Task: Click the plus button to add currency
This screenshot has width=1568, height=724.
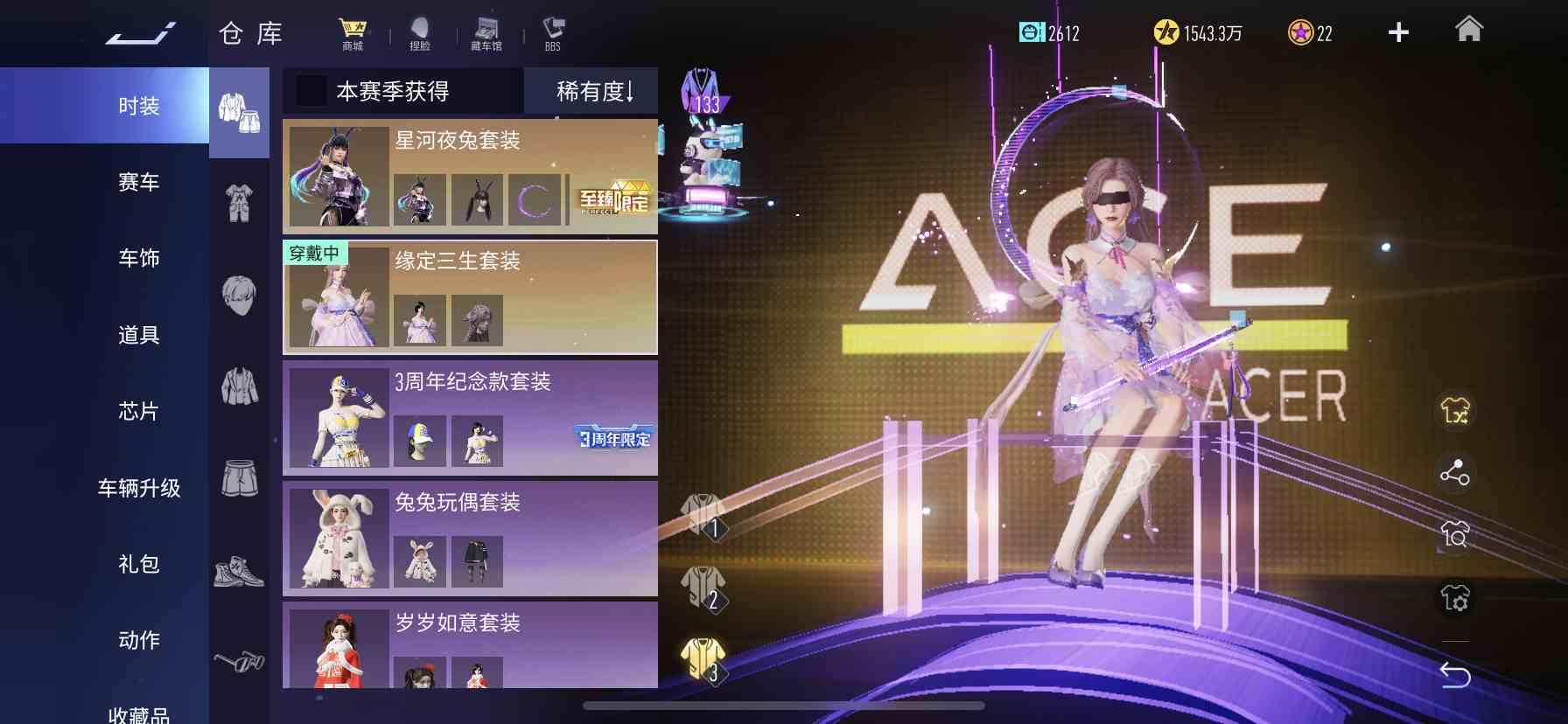Action: click(1398, 33)
